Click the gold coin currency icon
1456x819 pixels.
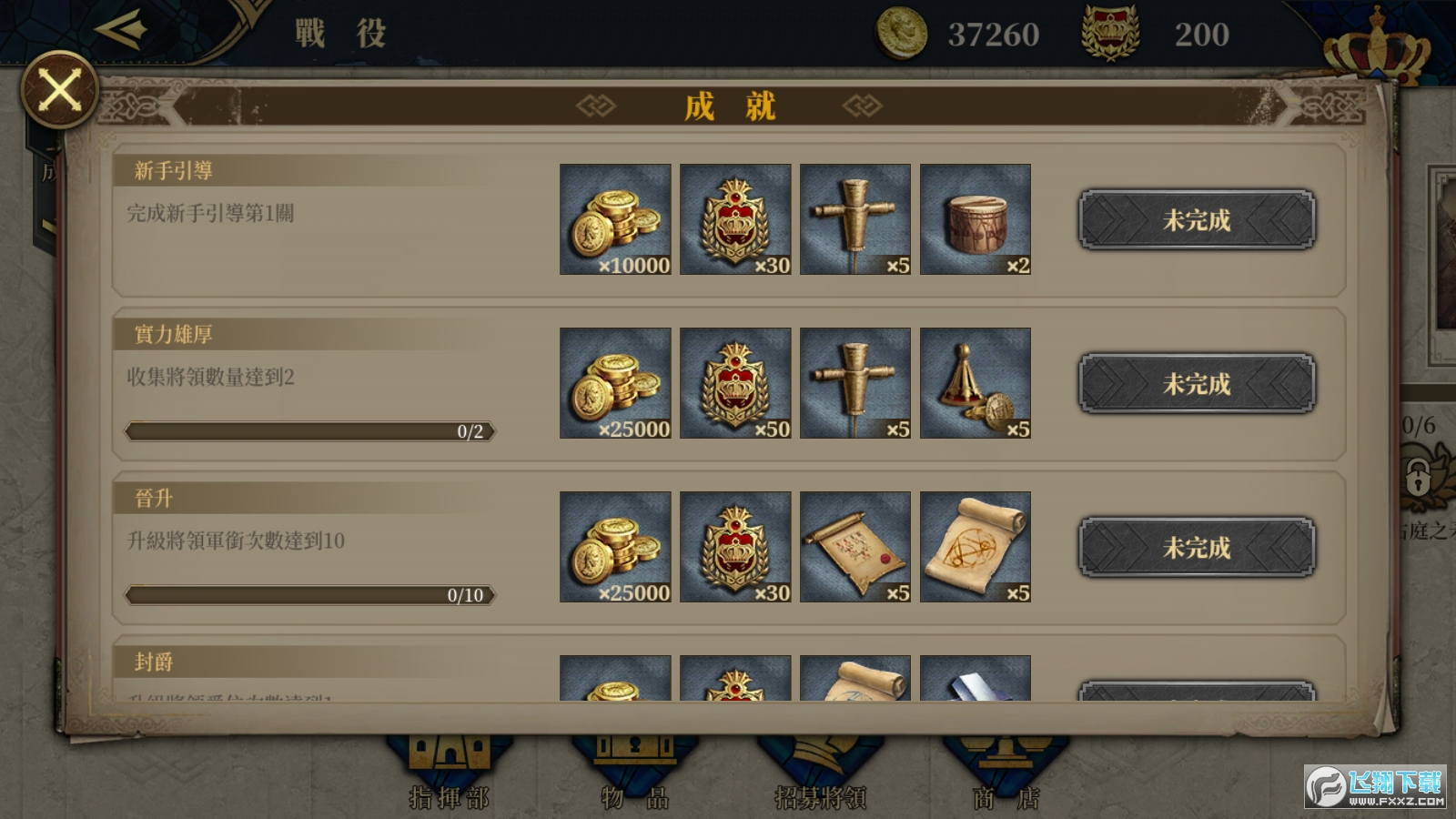(901, 34)
